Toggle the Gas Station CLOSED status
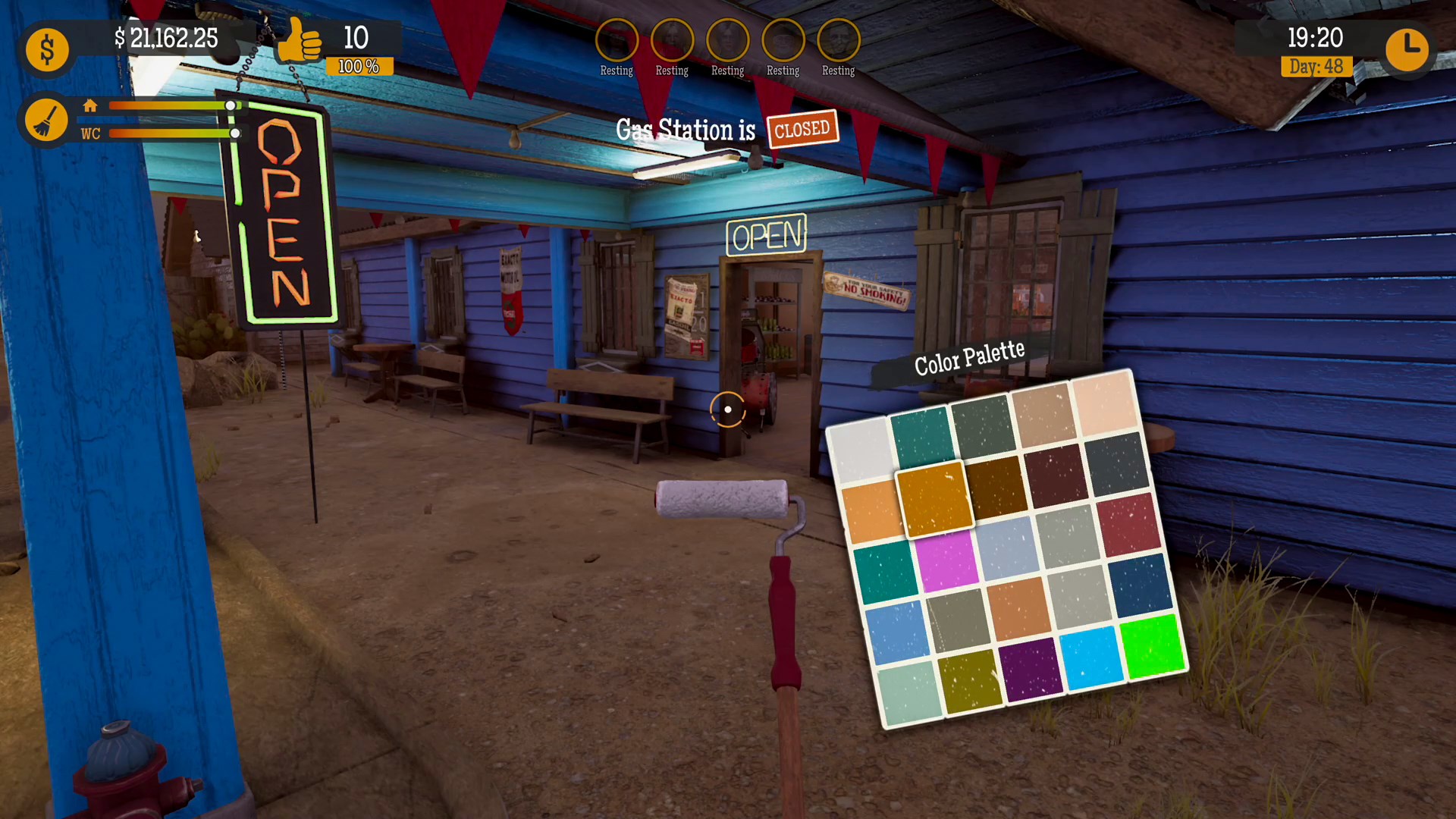1456x819 pixels. click(802, 129)
